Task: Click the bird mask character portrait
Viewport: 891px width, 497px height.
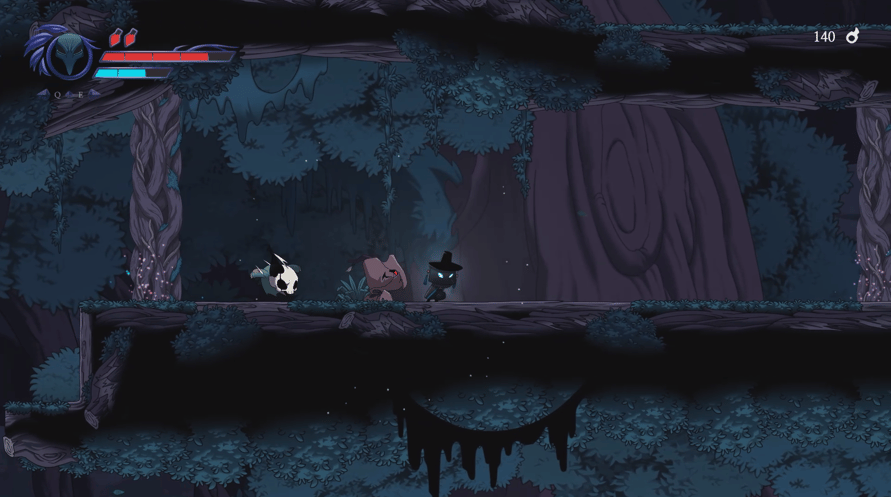Action: (69, 55)
